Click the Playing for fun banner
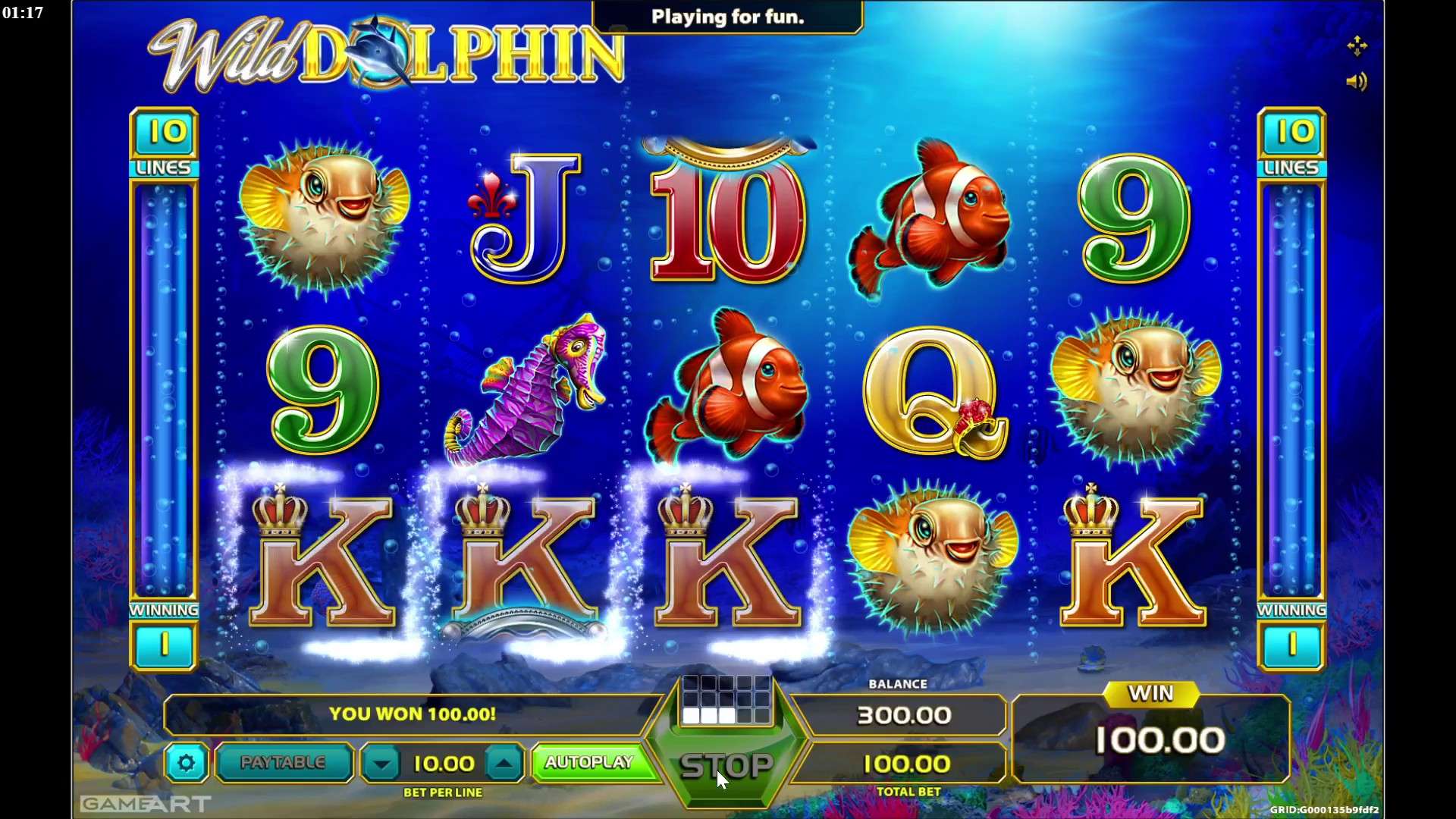The image size is (1456, 819). point(726,17)
